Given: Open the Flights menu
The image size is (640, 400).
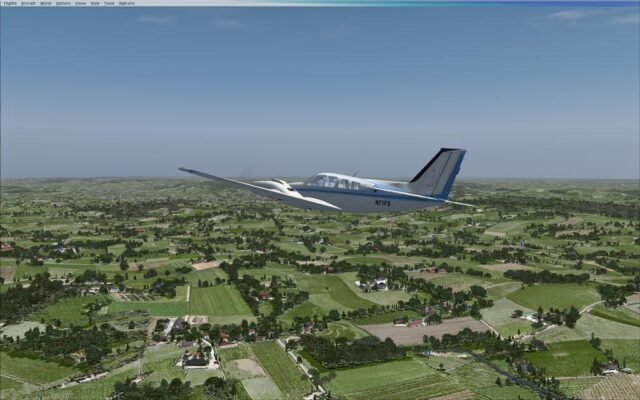Looking at the screenshot, I should click(9, 3).
